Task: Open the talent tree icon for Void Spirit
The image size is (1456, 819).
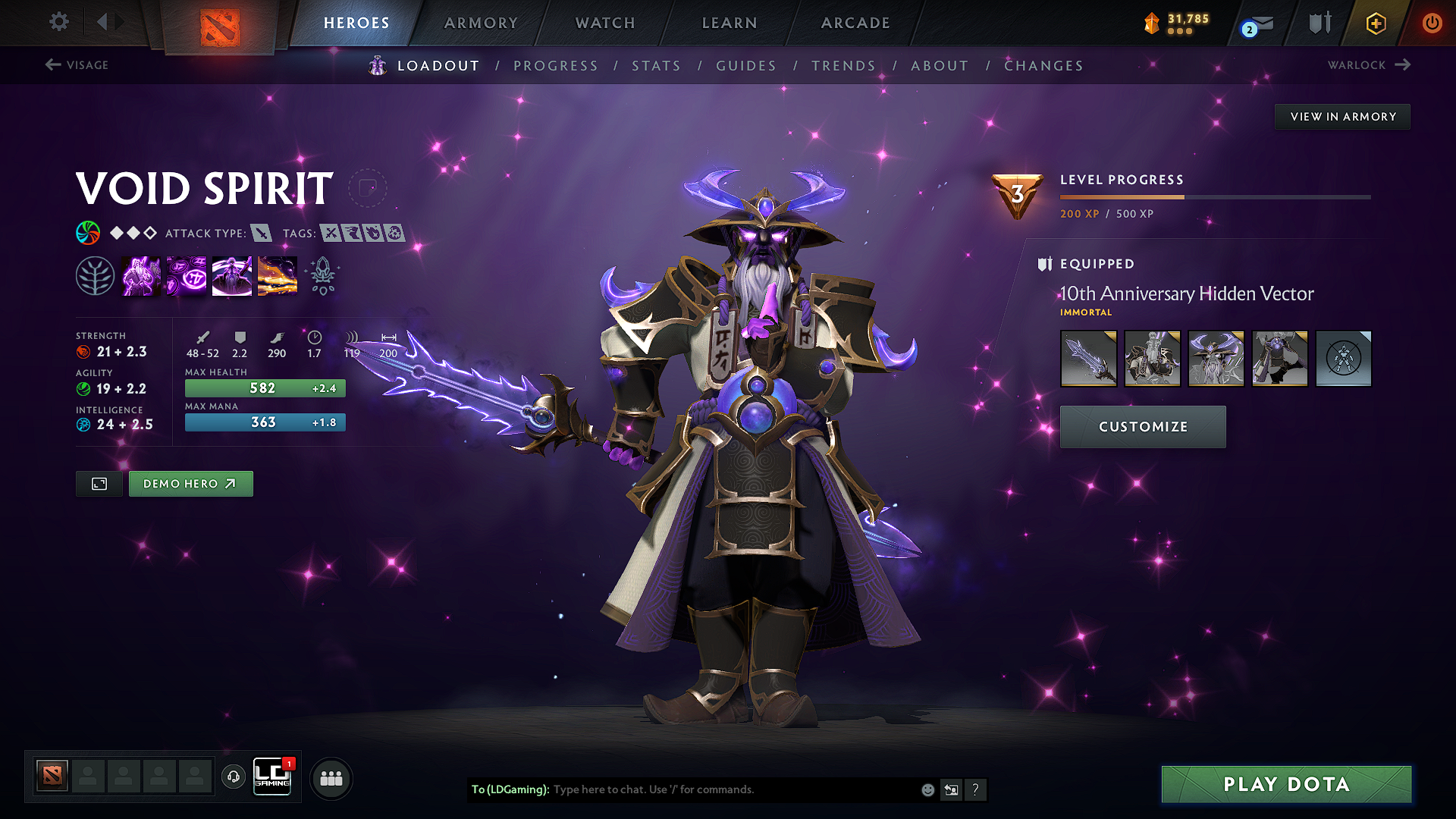Action: 96,275
